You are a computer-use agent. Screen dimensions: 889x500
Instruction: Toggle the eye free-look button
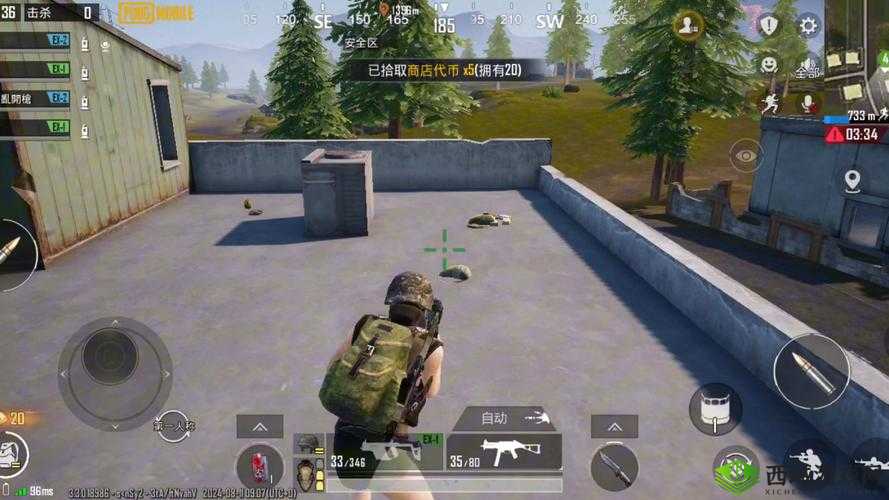click(746, 155)
